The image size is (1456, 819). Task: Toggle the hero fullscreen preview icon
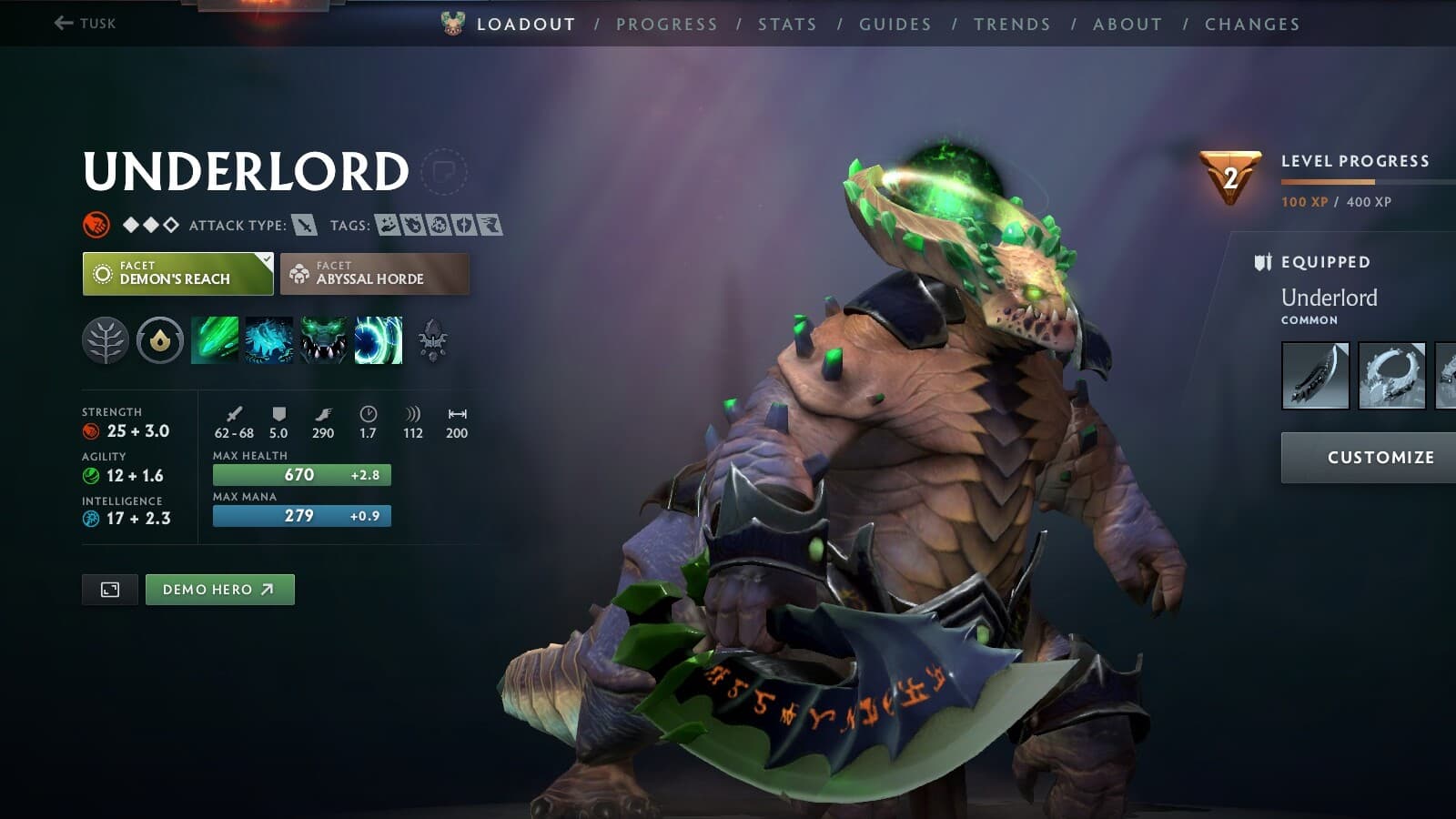(x=109, y=589)
